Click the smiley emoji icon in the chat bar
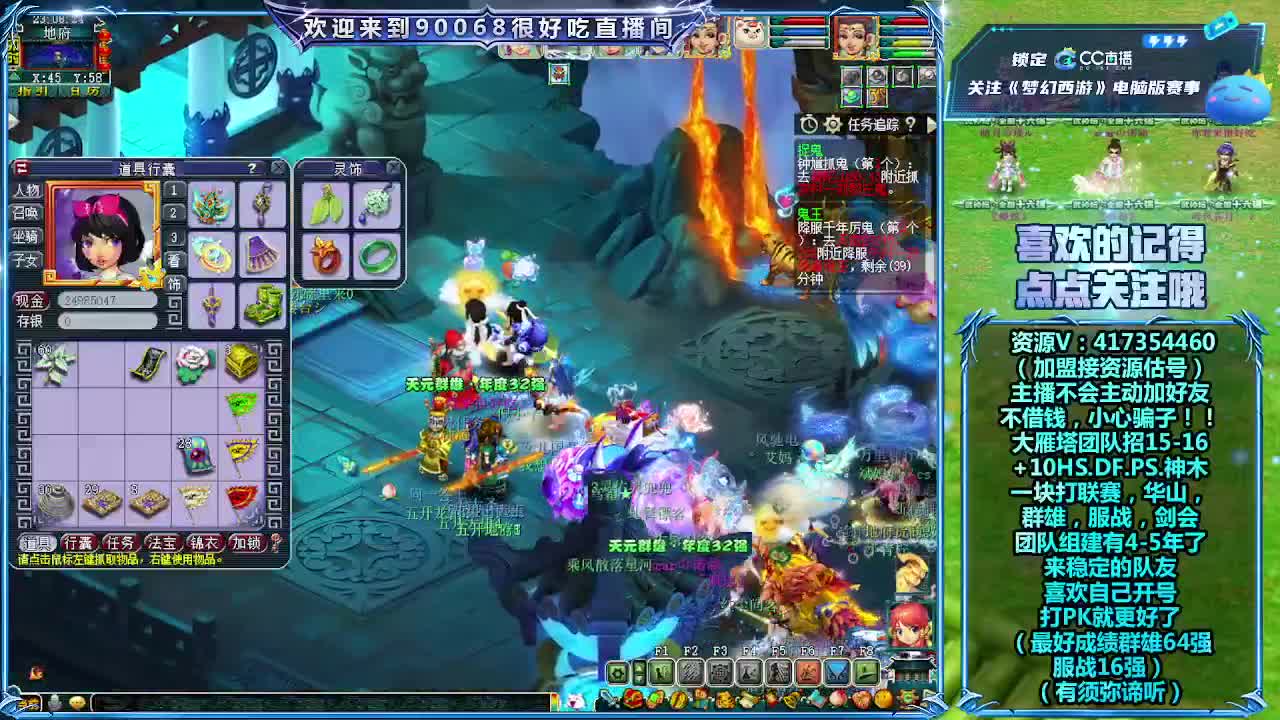 click(x=78, y=703)
